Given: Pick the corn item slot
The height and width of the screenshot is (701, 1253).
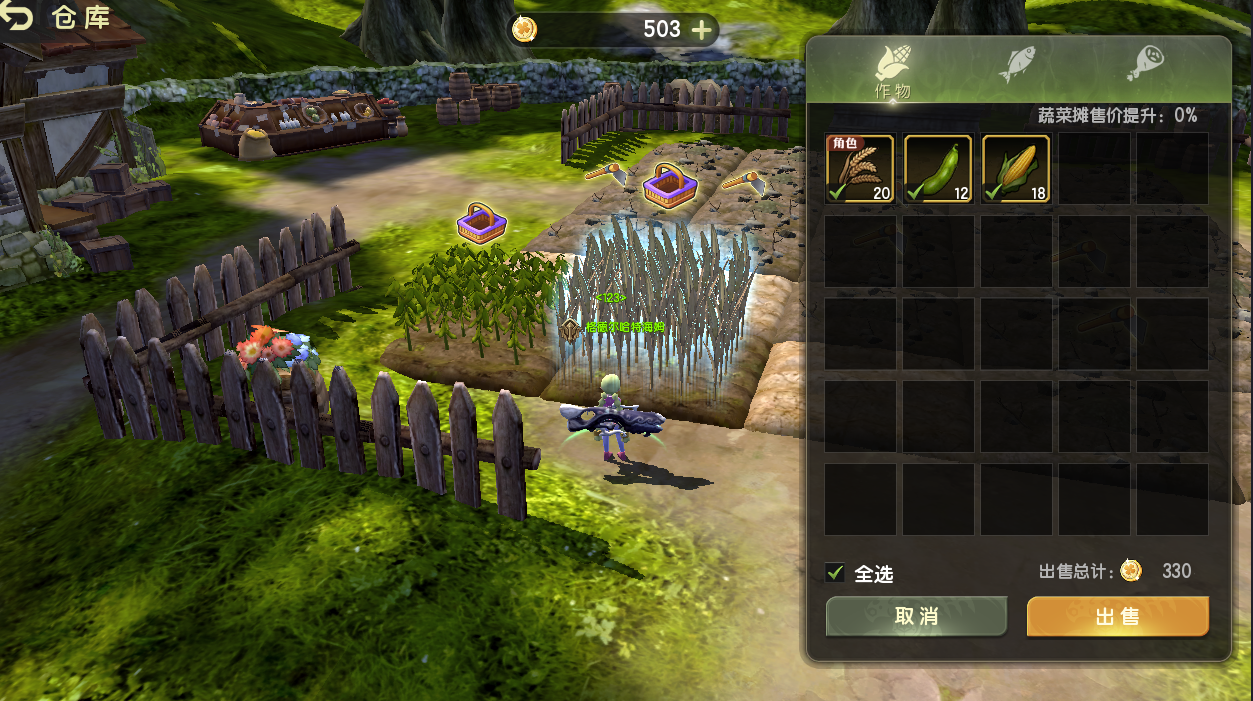Looking at the screenshot, I should (x=1016, y=169).
